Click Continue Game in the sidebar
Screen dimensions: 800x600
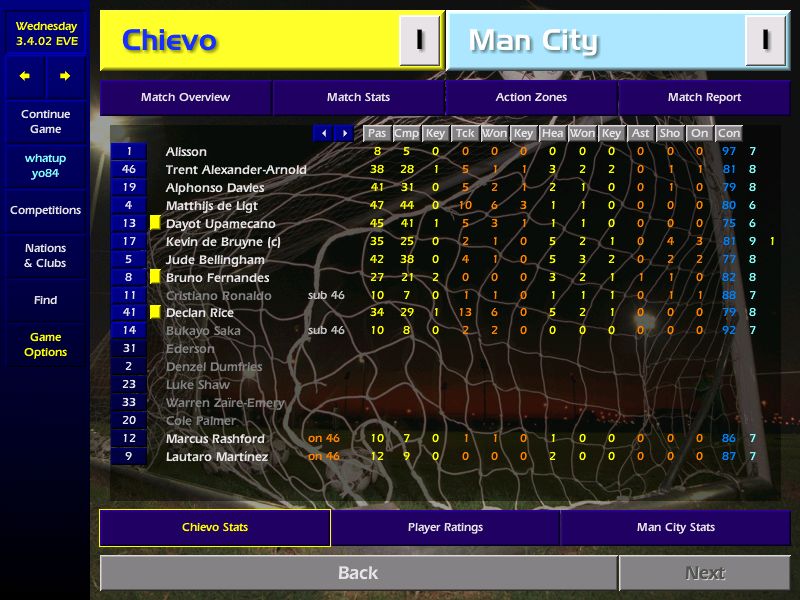pyautogui.click(x=45, y=122)
